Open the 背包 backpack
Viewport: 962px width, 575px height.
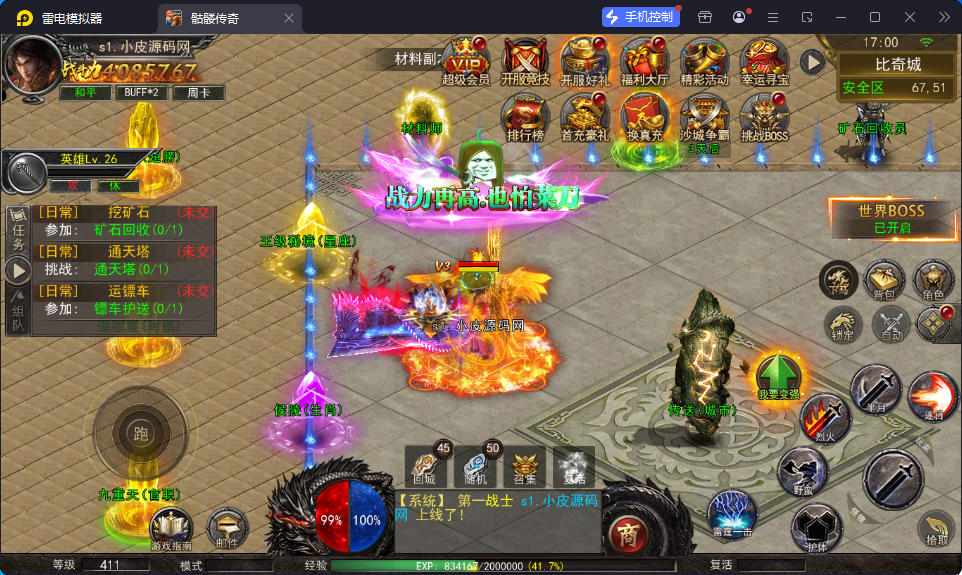[x=884, y=281]
